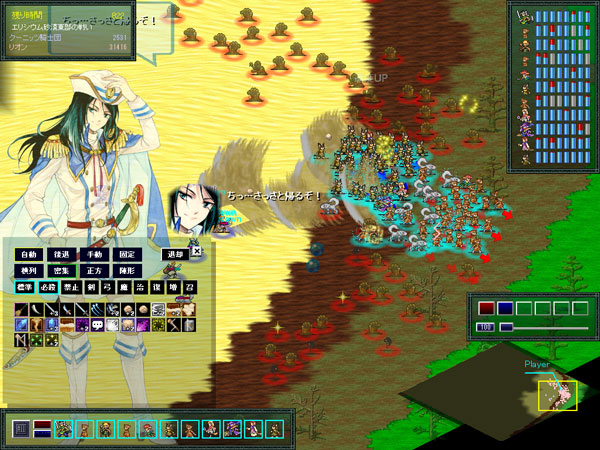Close the command panel with the X
600x450 pixels.
pos(197,252)
